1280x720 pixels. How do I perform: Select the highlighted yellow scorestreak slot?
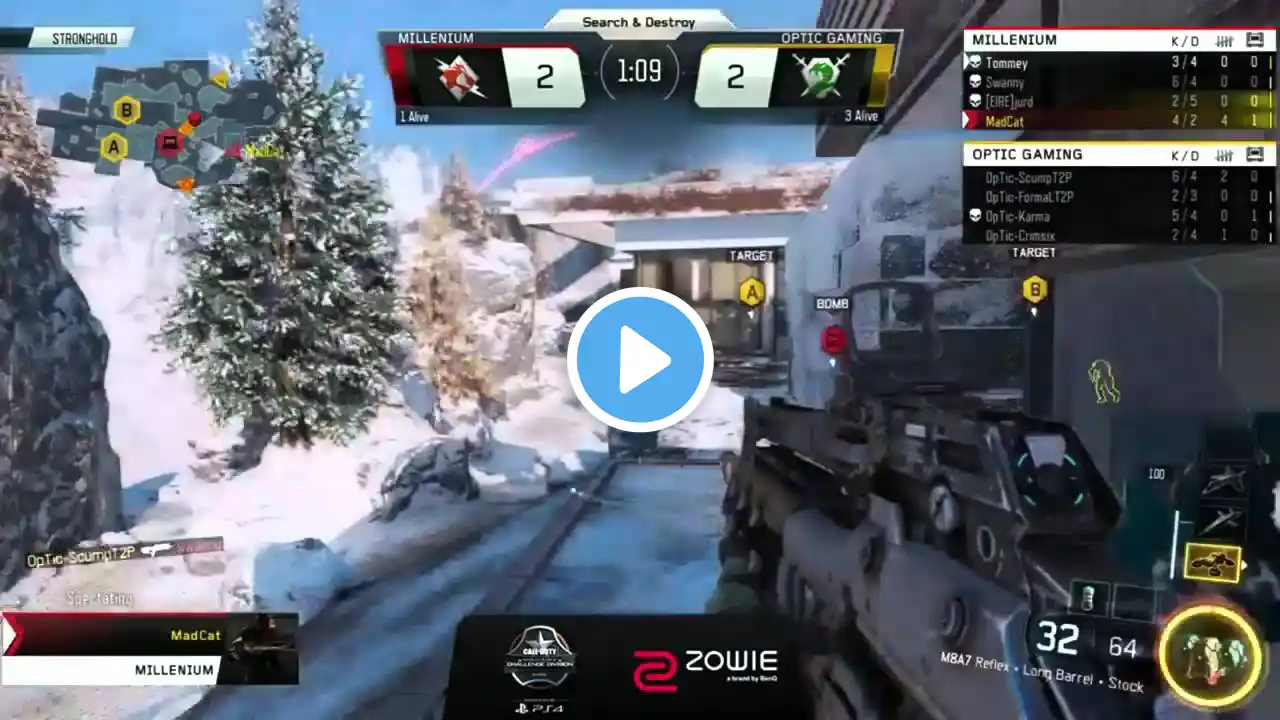click(1212, 563)
